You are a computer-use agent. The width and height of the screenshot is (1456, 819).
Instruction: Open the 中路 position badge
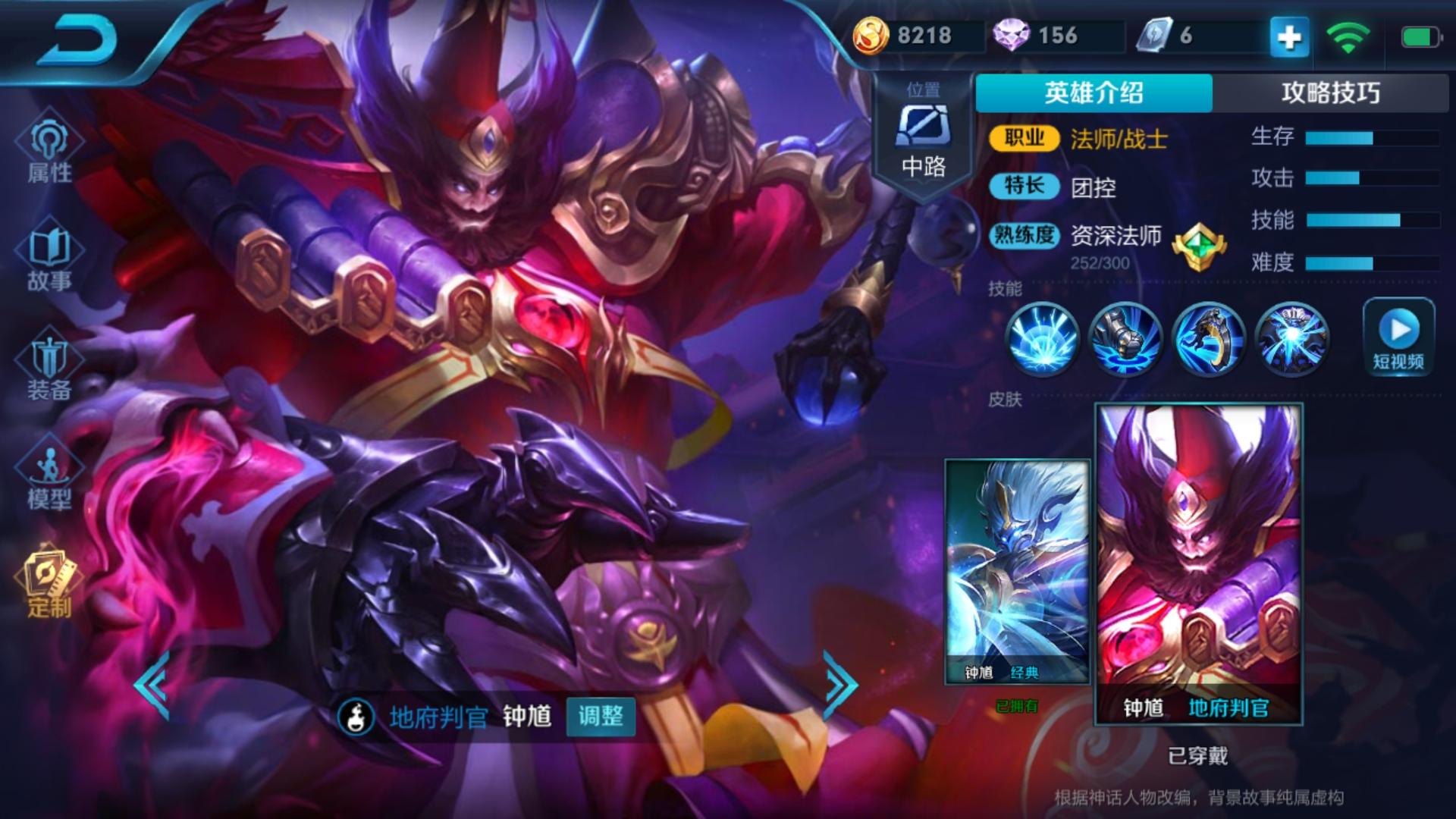[x=923, y=136]
